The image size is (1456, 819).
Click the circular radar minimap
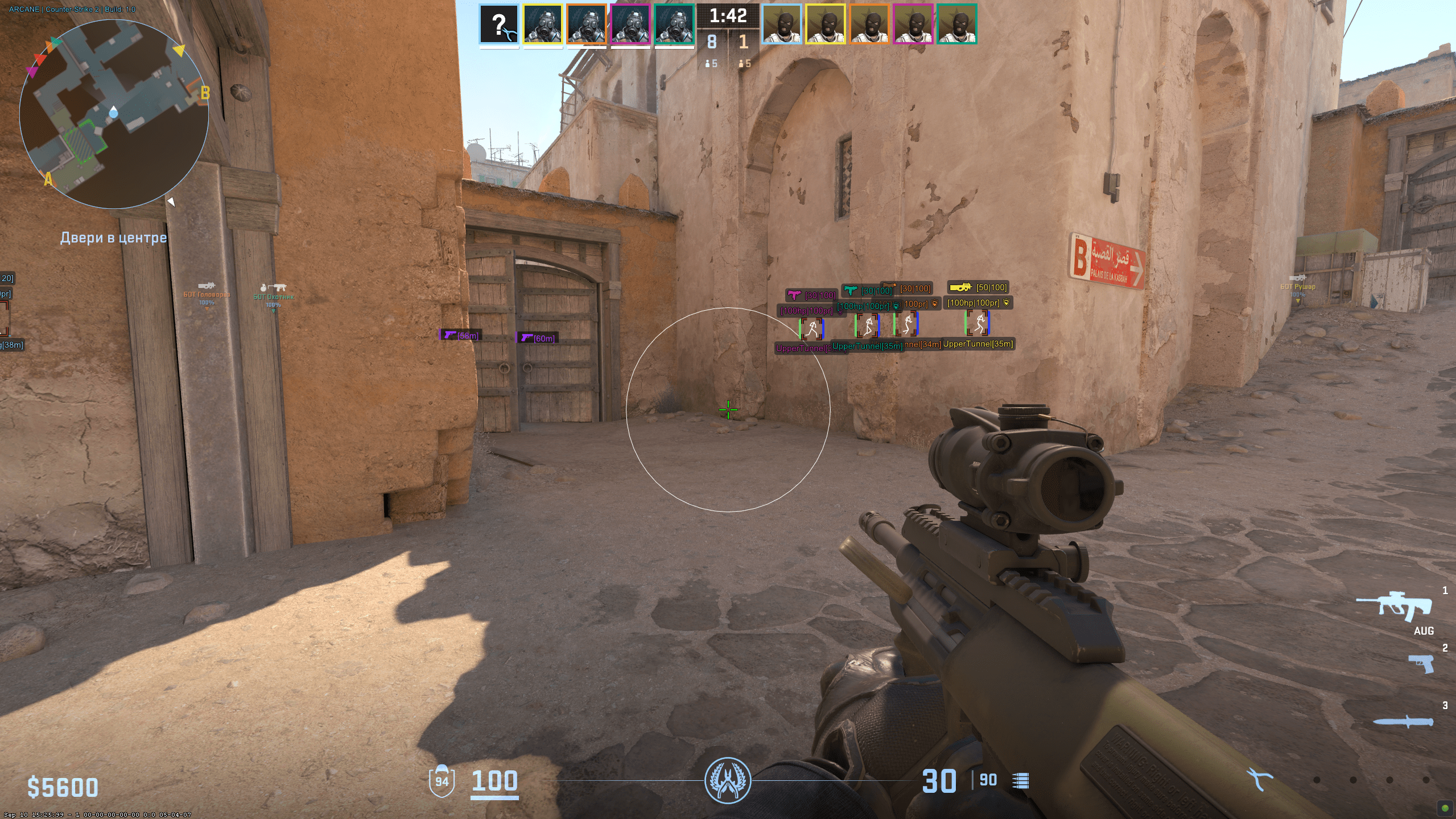tap(114, 114)
